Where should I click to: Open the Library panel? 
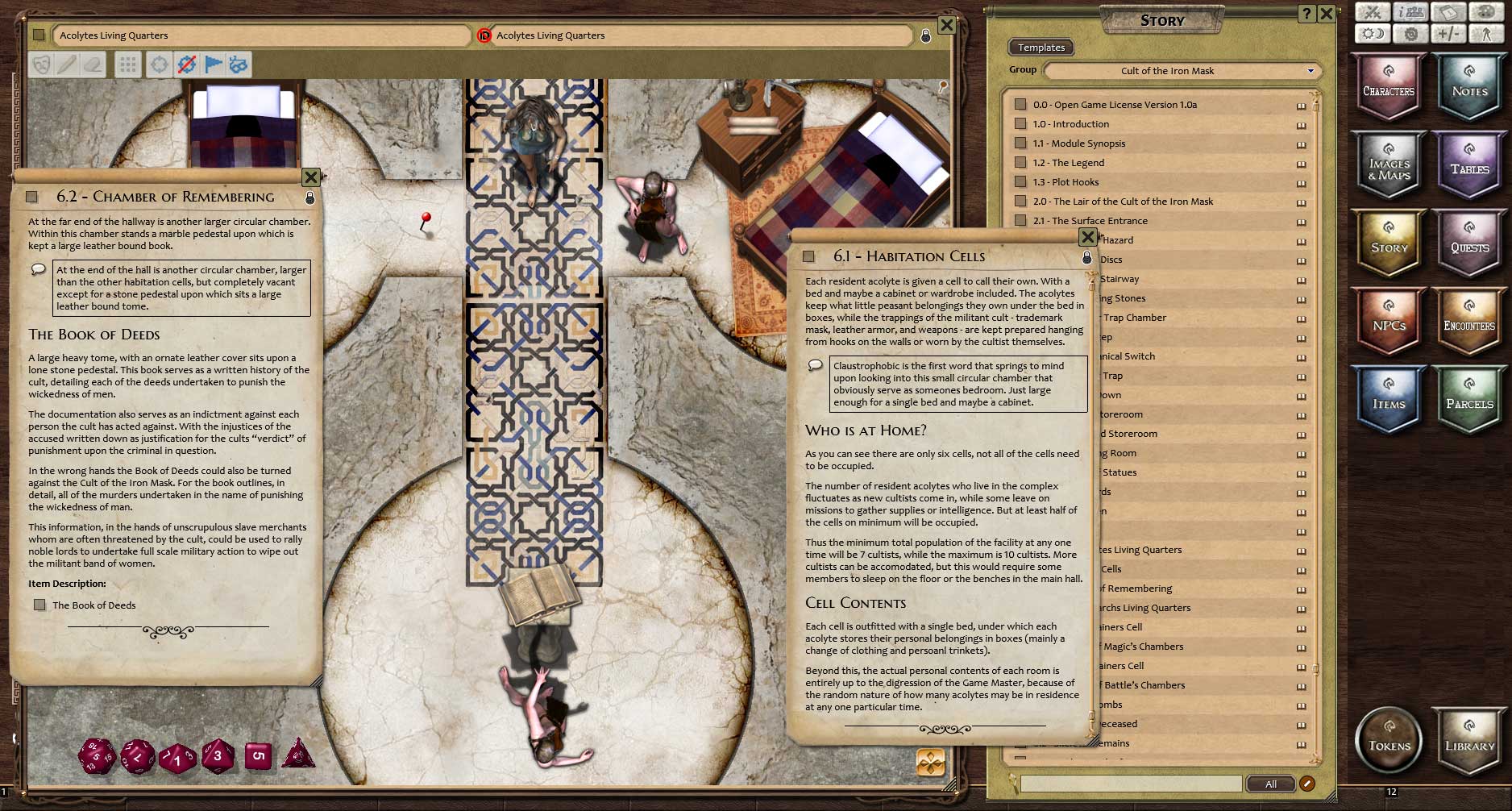1469,740
